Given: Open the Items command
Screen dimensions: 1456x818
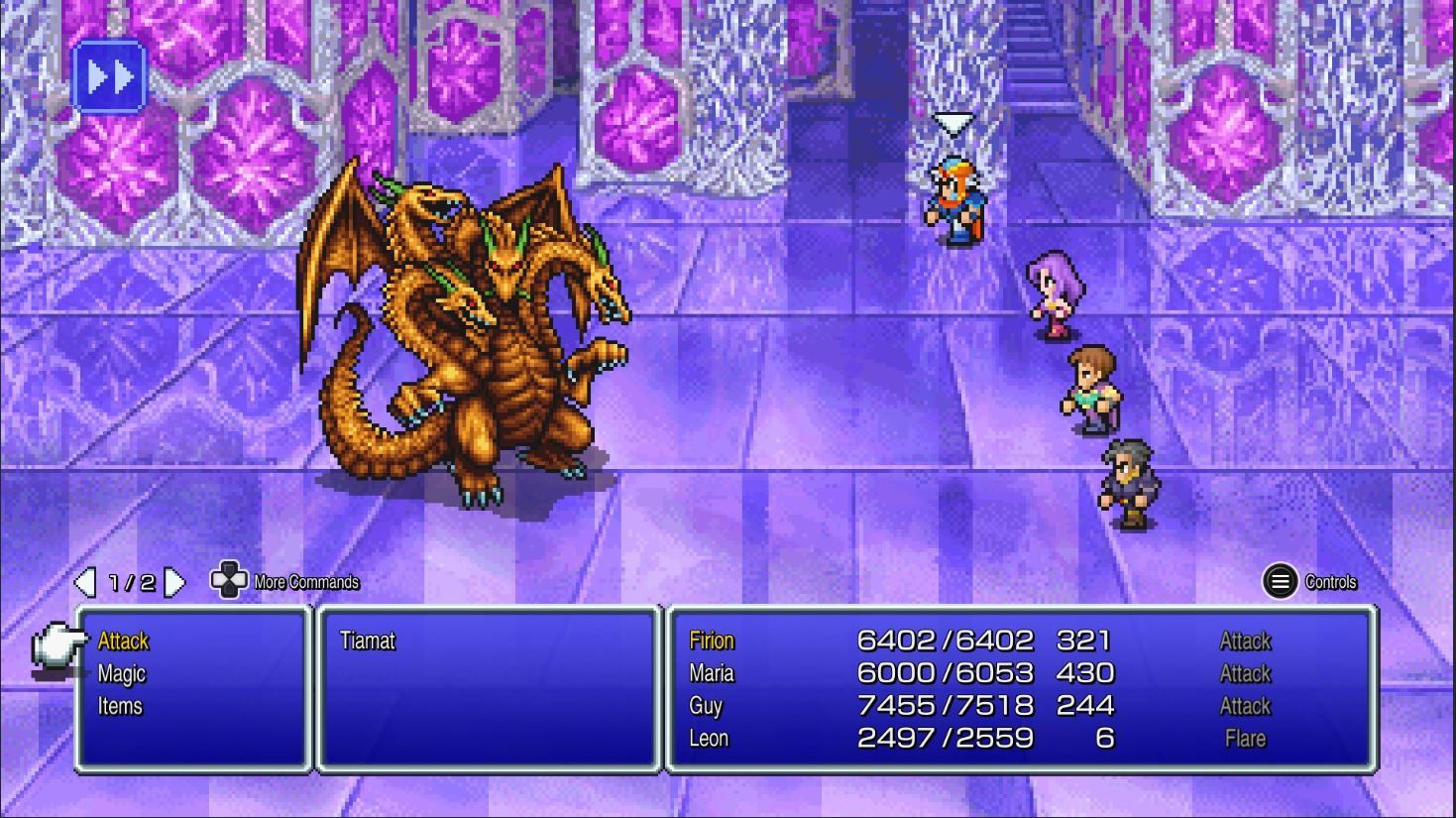Looking at the screenshot, I should pyautogui.click(x=120, y=706).
